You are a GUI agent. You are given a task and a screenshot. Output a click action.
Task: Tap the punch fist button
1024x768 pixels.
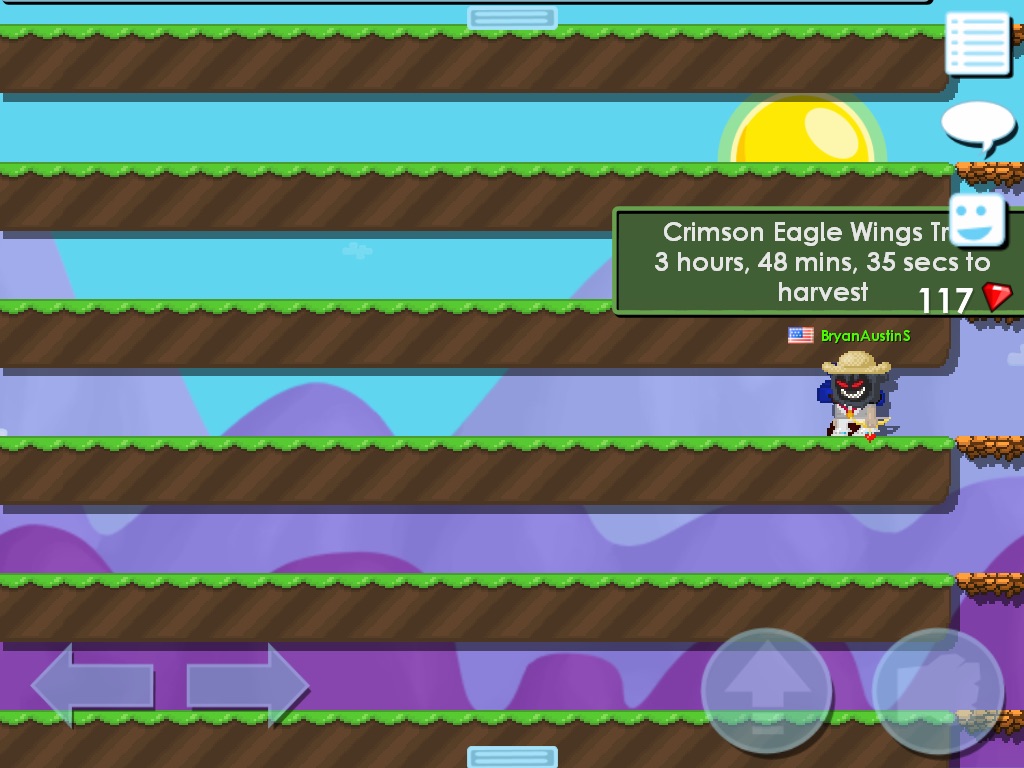click(x=937, y=691)
